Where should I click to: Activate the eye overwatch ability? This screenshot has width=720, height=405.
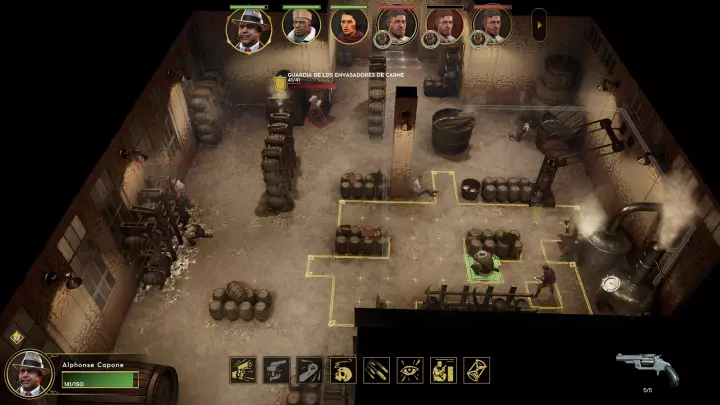[x=410, y=370]
